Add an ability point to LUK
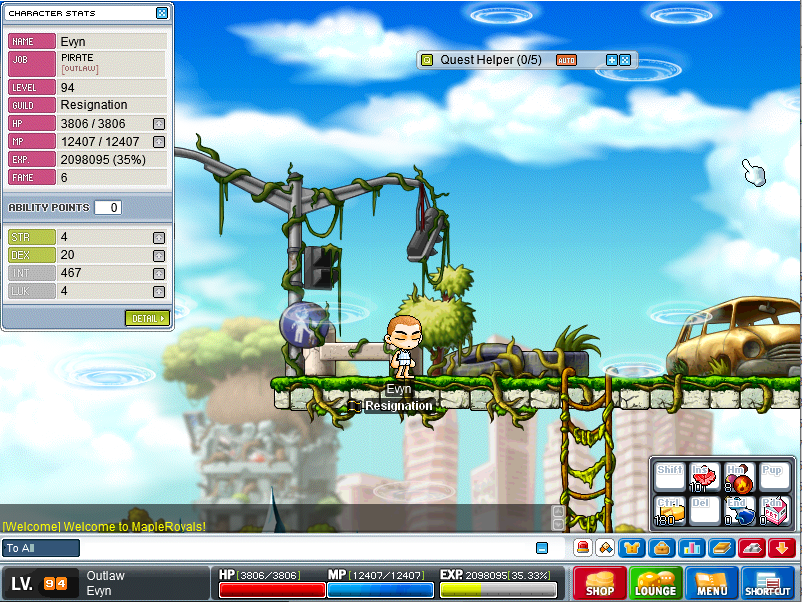Viewport: 802px width, 602px height. point(158,291)
